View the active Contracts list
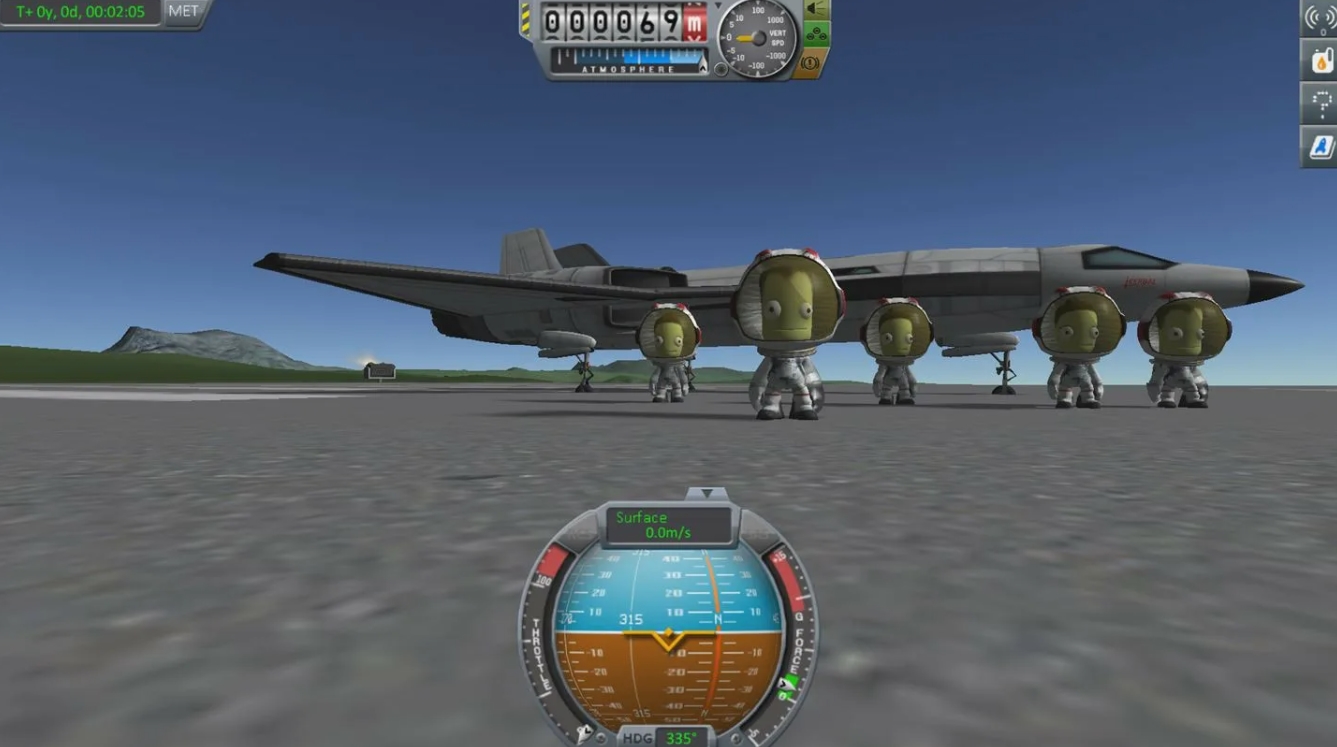The height and width of the screenshot is (747, 1337). tap(1321, 103)
